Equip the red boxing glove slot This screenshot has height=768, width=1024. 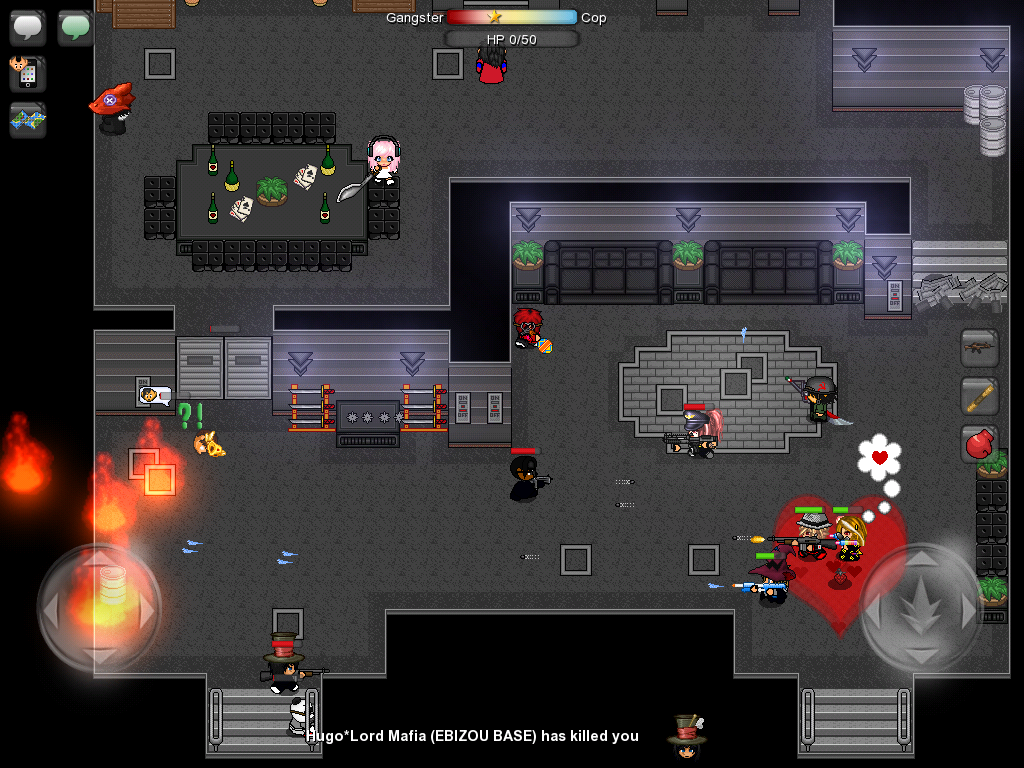pyautogui.click(x=980, y=443)
